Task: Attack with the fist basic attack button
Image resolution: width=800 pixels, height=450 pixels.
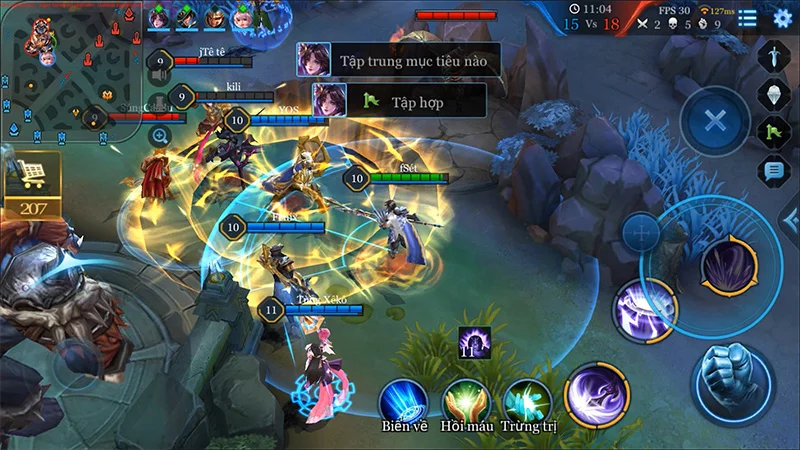Action: (731, 381)
